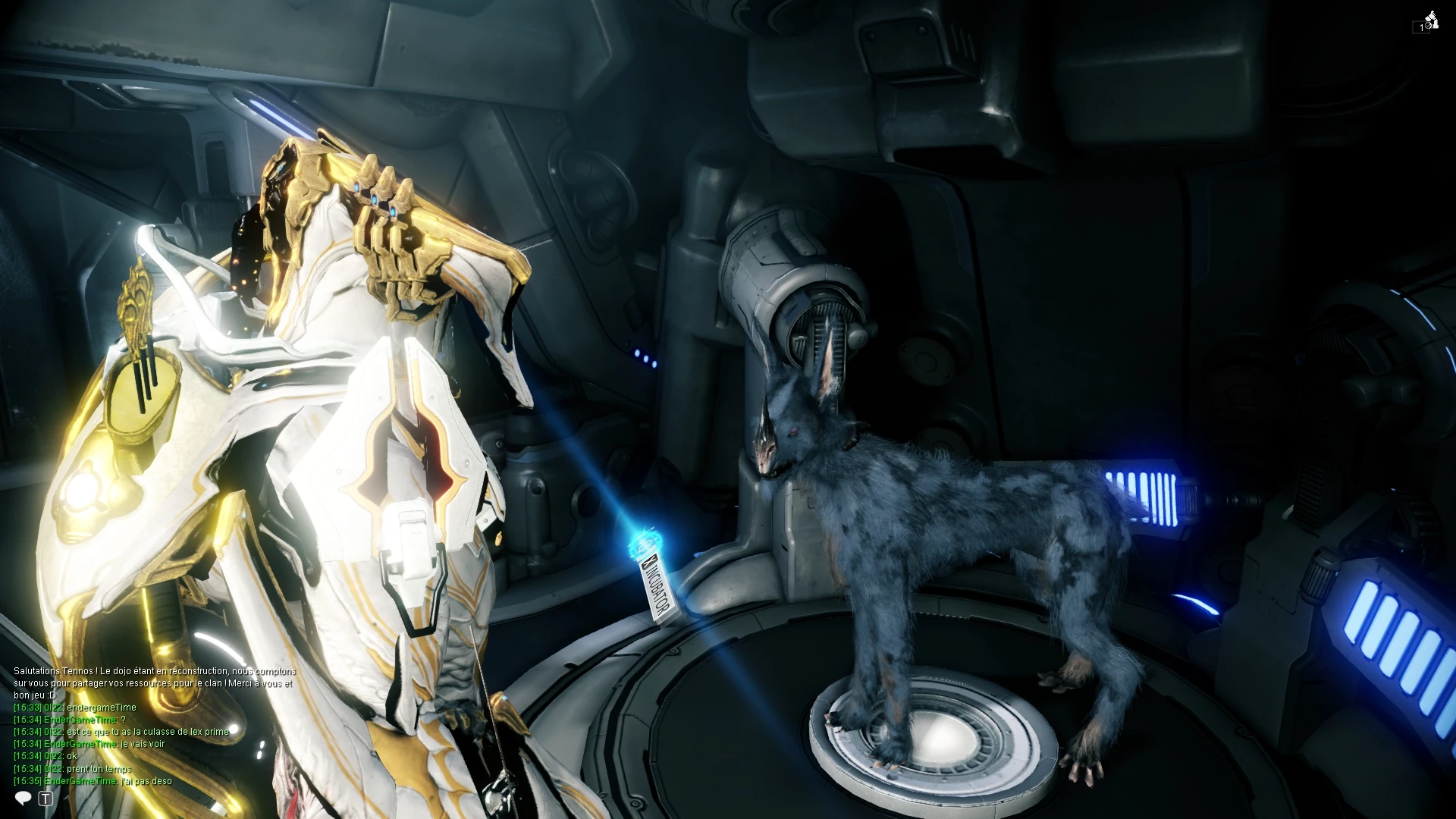Click the checkmark badge next to the counter
Screen dimensions: 1456x819
pos(1428,26)
